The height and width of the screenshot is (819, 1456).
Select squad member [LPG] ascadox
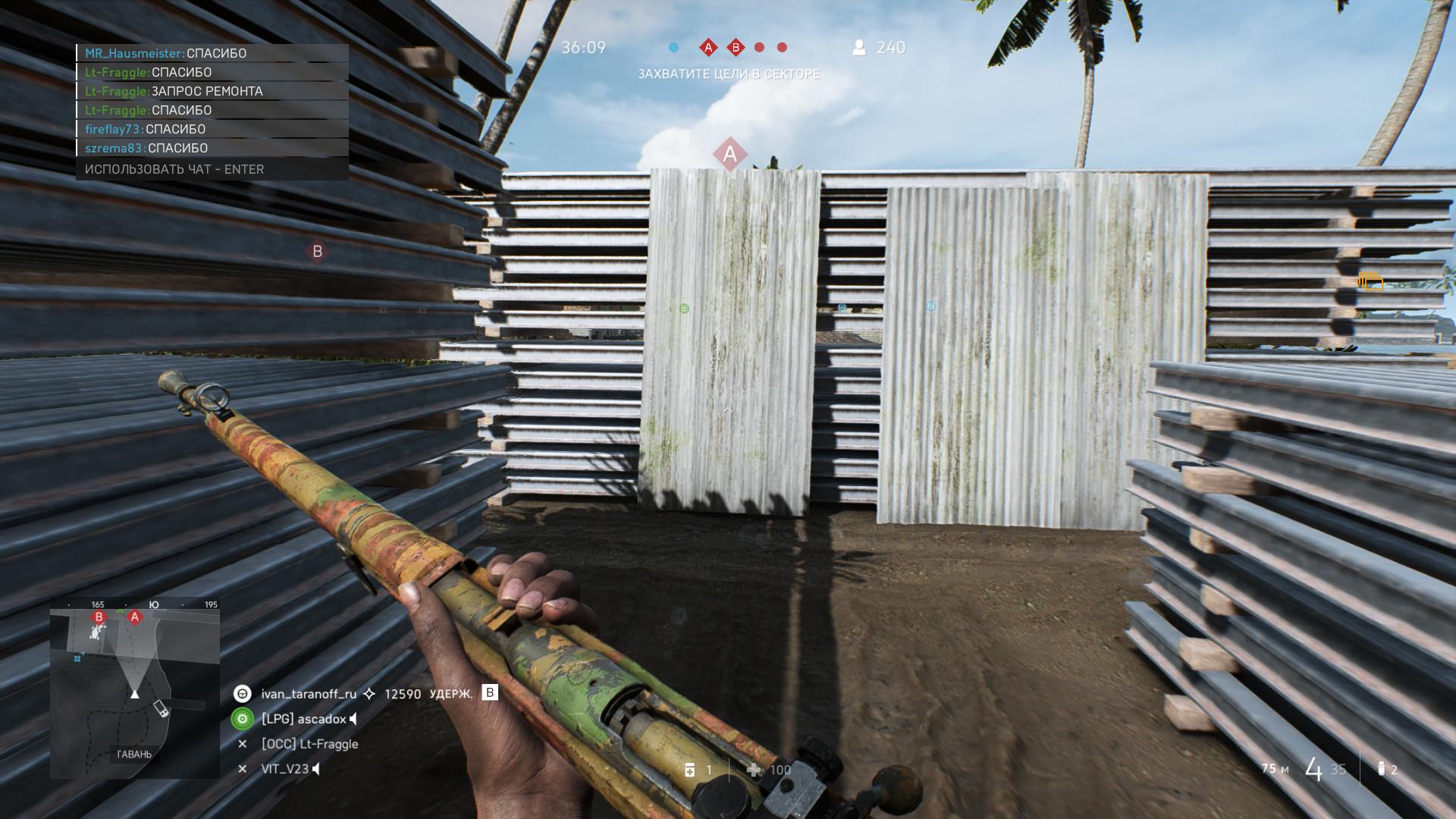pyautogui.click(x=303, y=719)
